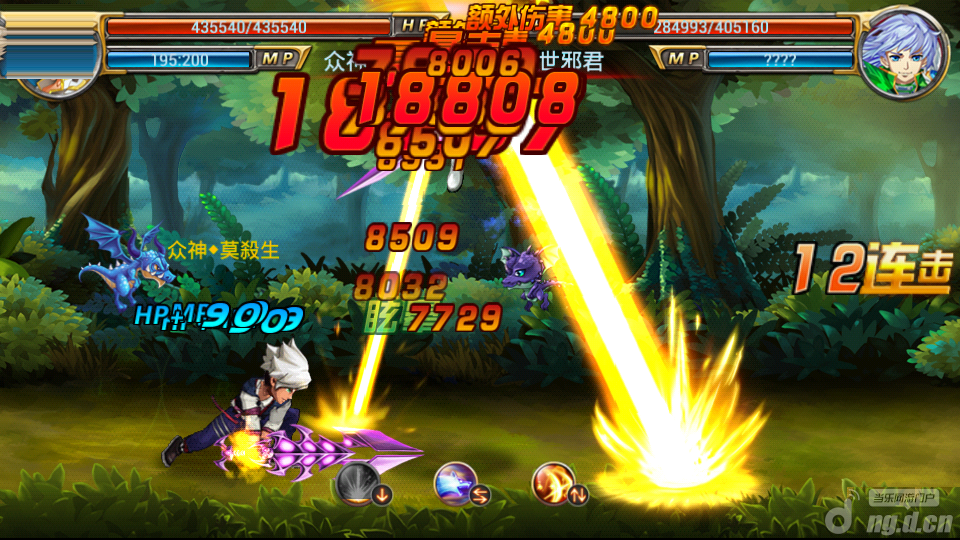
Task: Trigger the fiery crescent slash skill
Action: point(552,482)
